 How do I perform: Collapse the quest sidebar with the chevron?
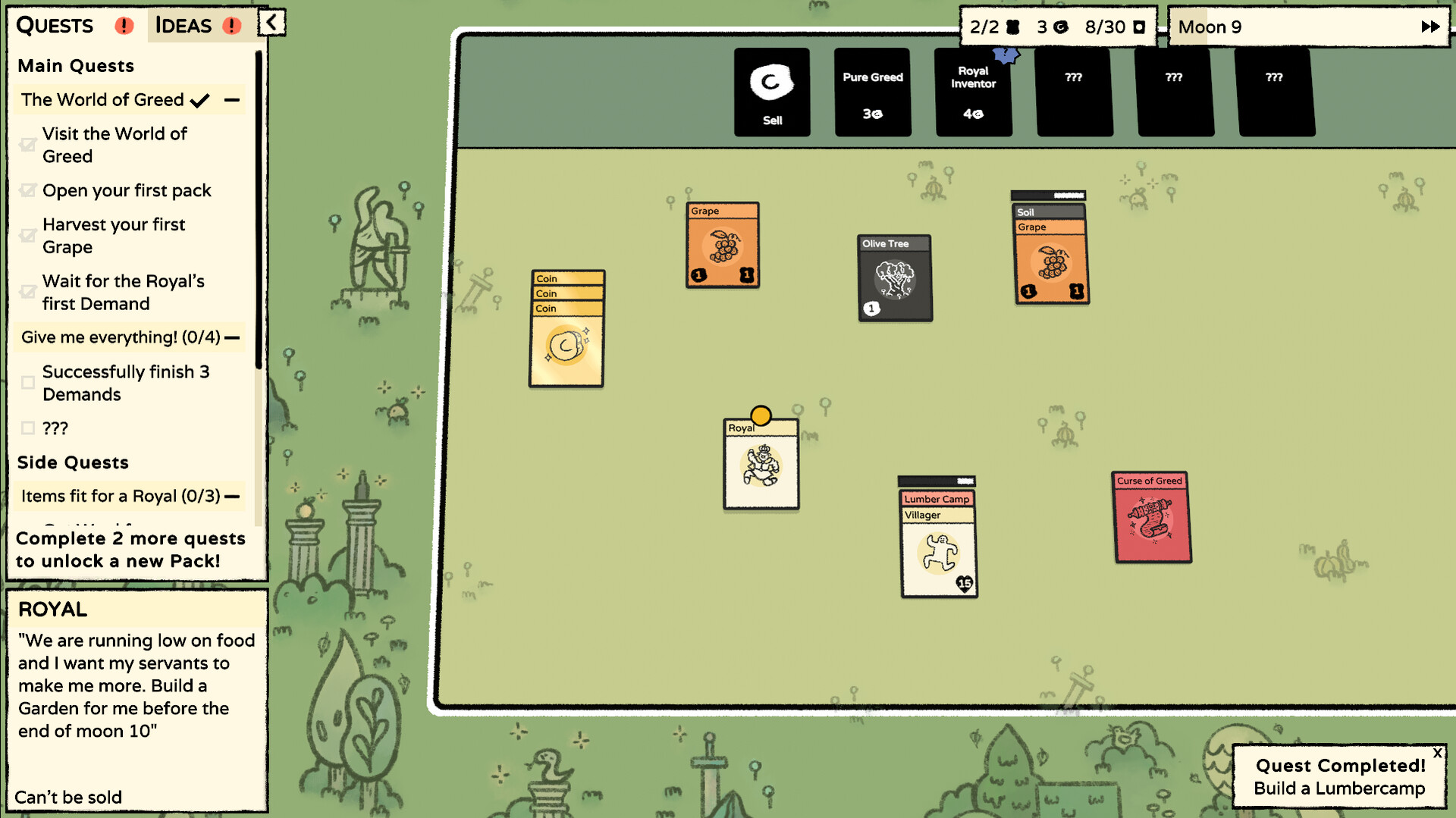point(271,23)
